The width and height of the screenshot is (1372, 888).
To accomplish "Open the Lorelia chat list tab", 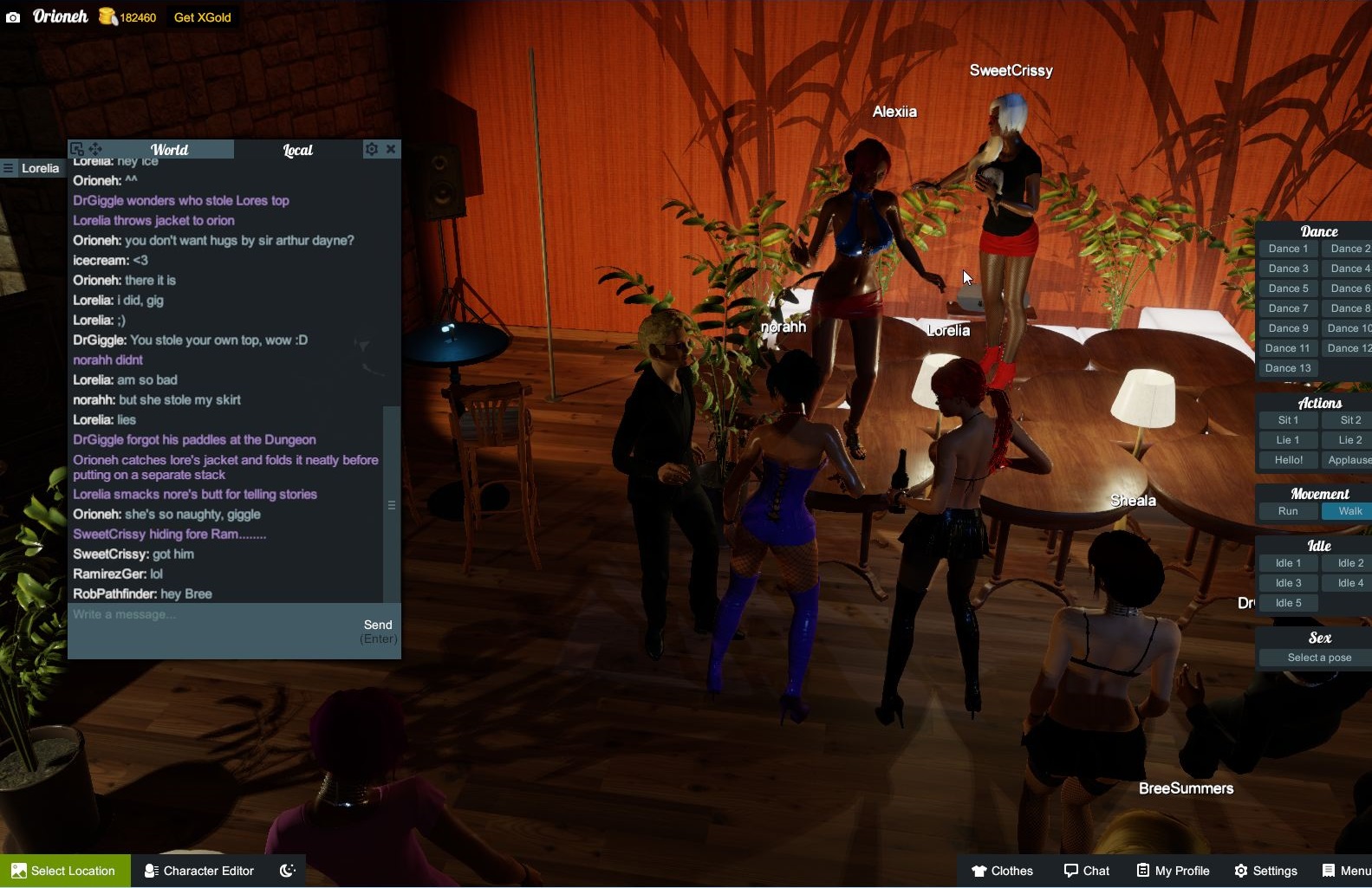I will pyautogui.click(x=32, y=168).
